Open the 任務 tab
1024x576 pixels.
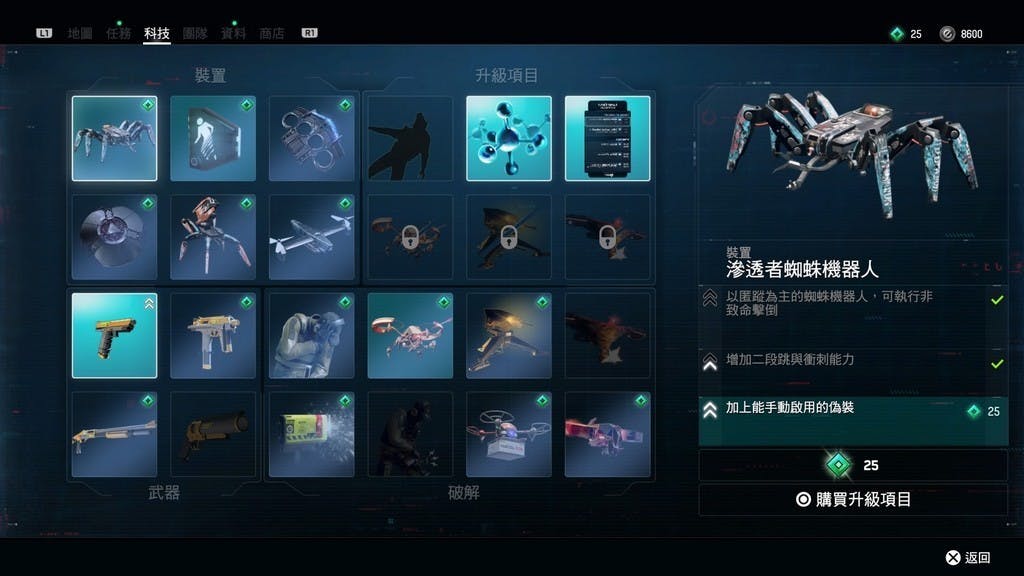pyautogui.click(x=118, y=33)
